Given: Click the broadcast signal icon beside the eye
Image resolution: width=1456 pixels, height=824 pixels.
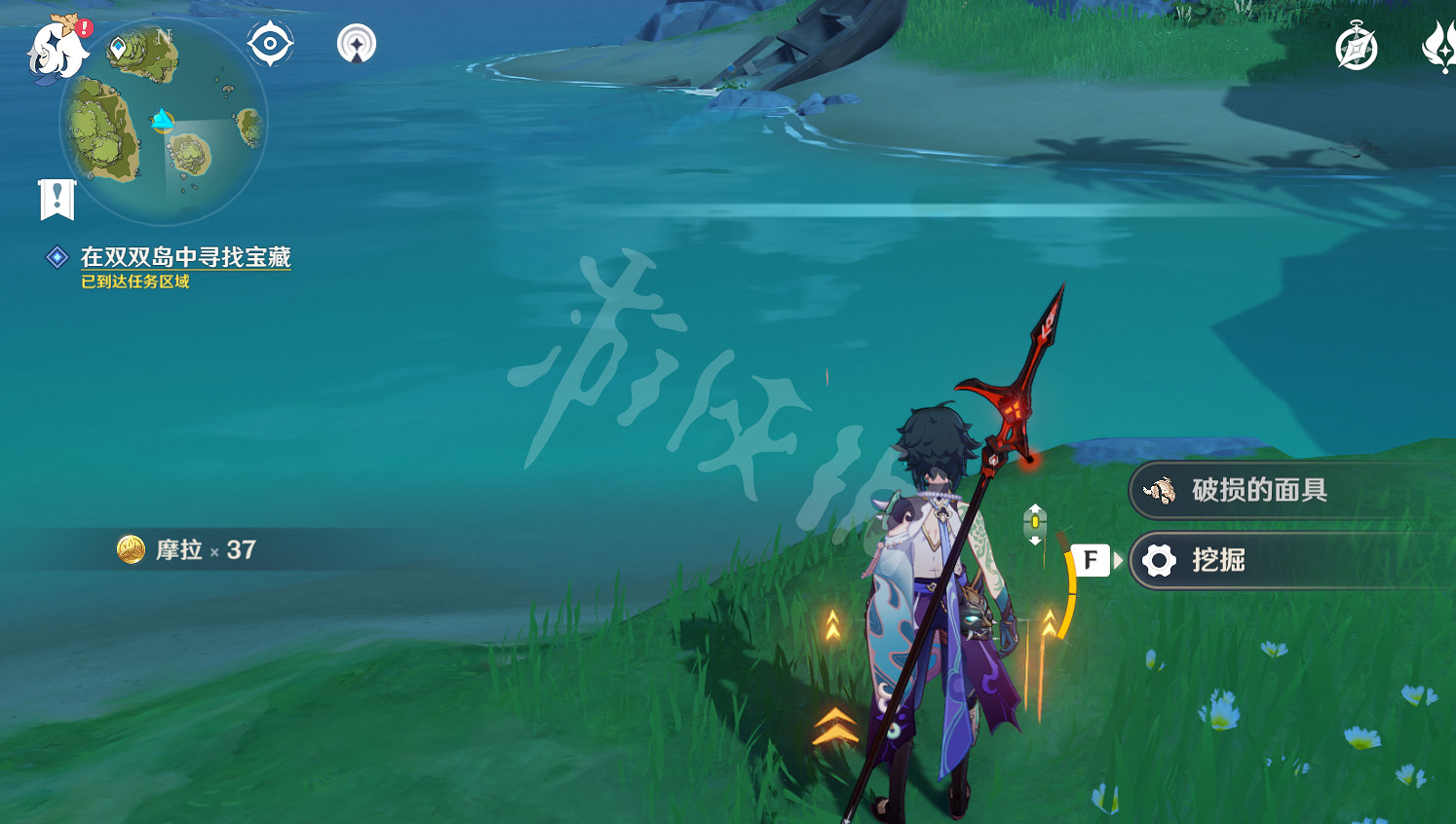Looking at the screenshot, I should click(357, 42).
